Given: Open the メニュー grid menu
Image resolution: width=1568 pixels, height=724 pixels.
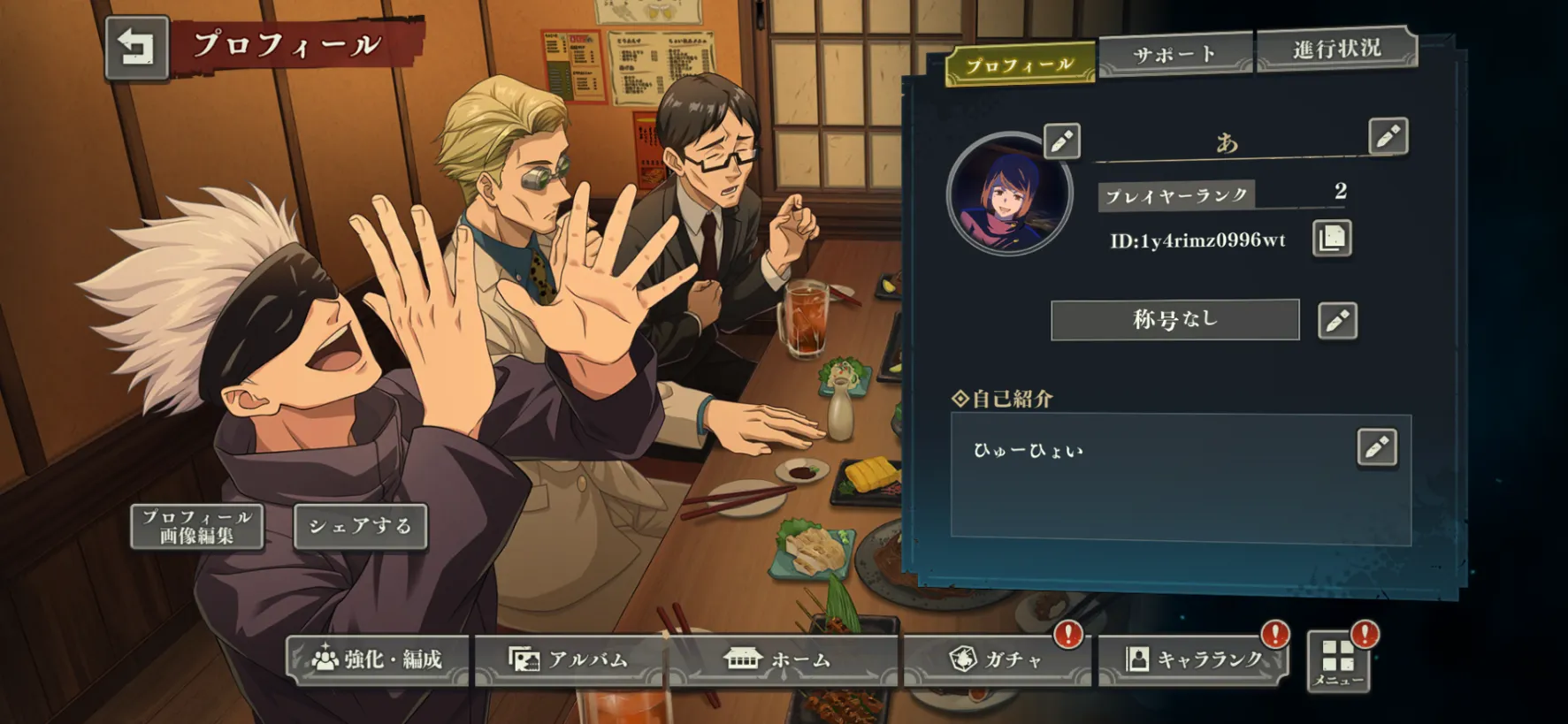Looking at the screenshot, I should 1337,661.
